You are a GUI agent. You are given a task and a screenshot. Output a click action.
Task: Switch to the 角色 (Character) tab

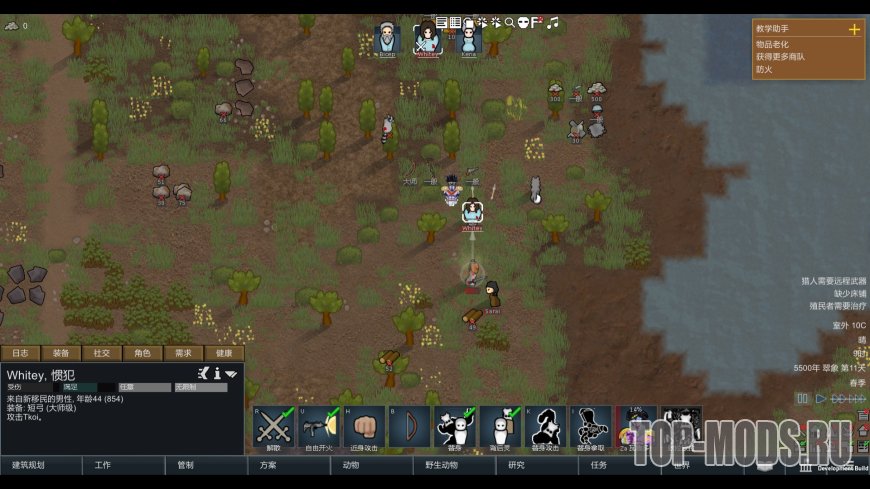coord(143,353)
